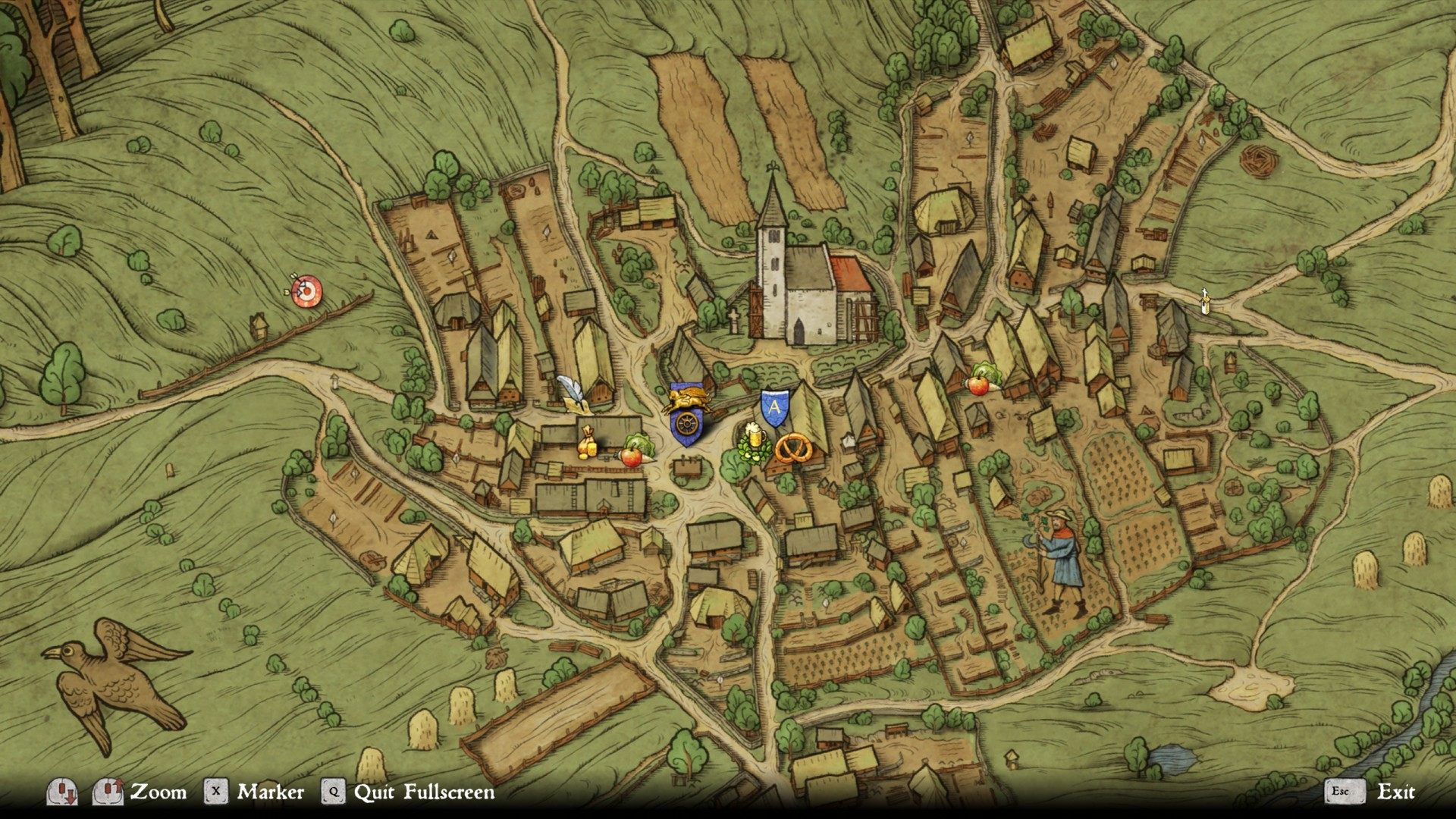1456x819 pixels.
Task: Select the money bag trader marker
Action: tap(587, 443)
